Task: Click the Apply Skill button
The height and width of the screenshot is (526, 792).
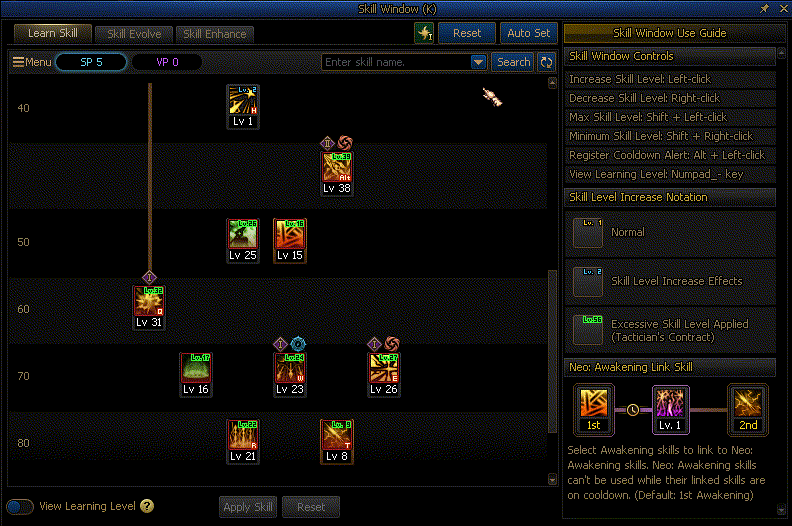Action: click(248, 507)
